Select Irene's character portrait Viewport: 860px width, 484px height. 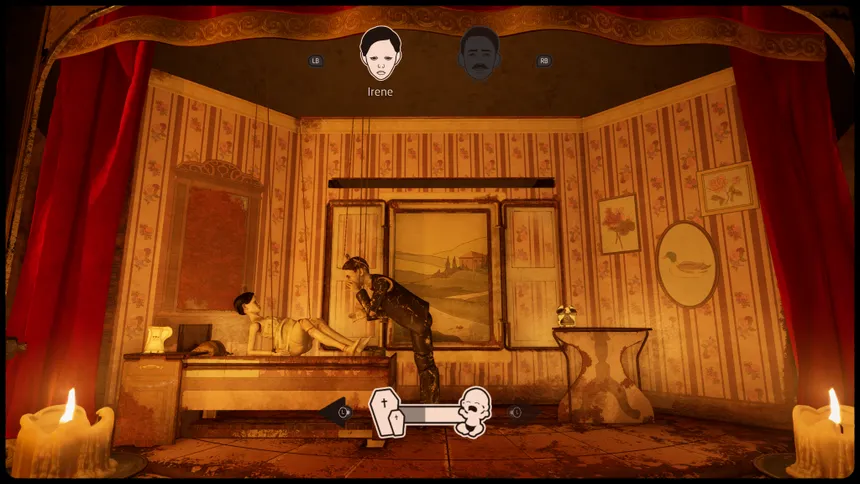(x=380, y=54)
